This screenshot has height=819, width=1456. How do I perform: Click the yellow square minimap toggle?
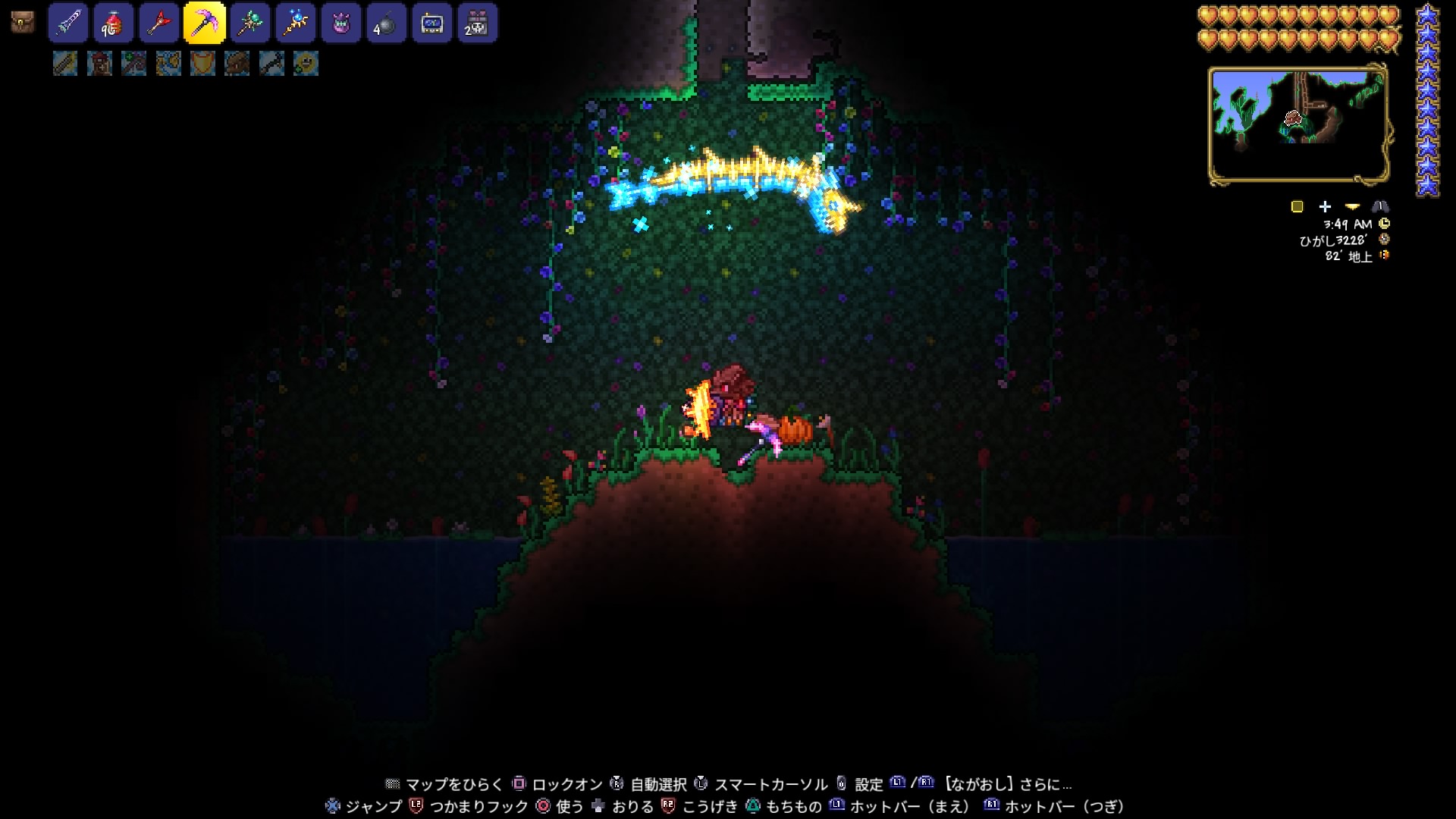[1297, 206]
